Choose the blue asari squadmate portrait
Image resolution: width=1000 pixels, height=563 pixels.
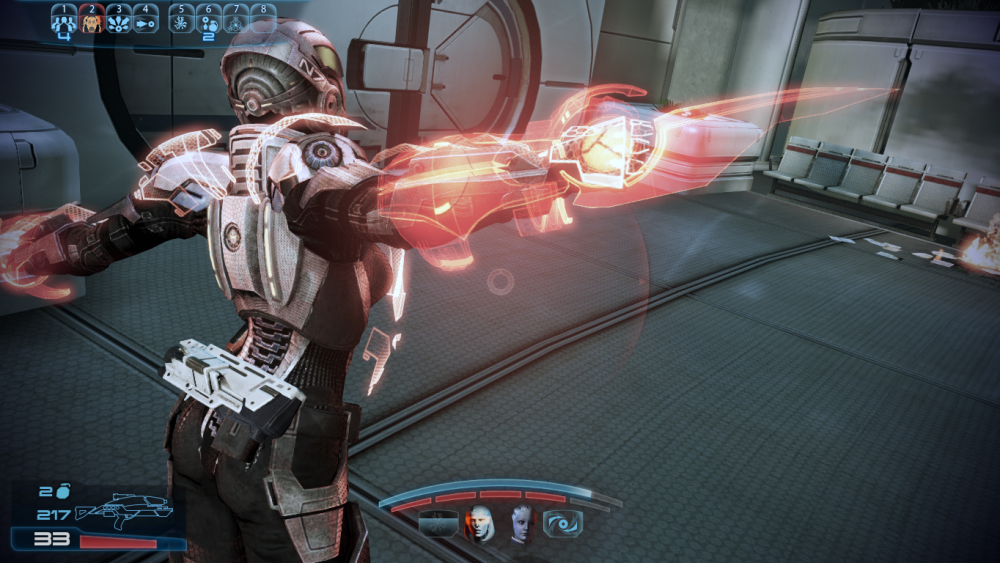(x=521, y=523)
